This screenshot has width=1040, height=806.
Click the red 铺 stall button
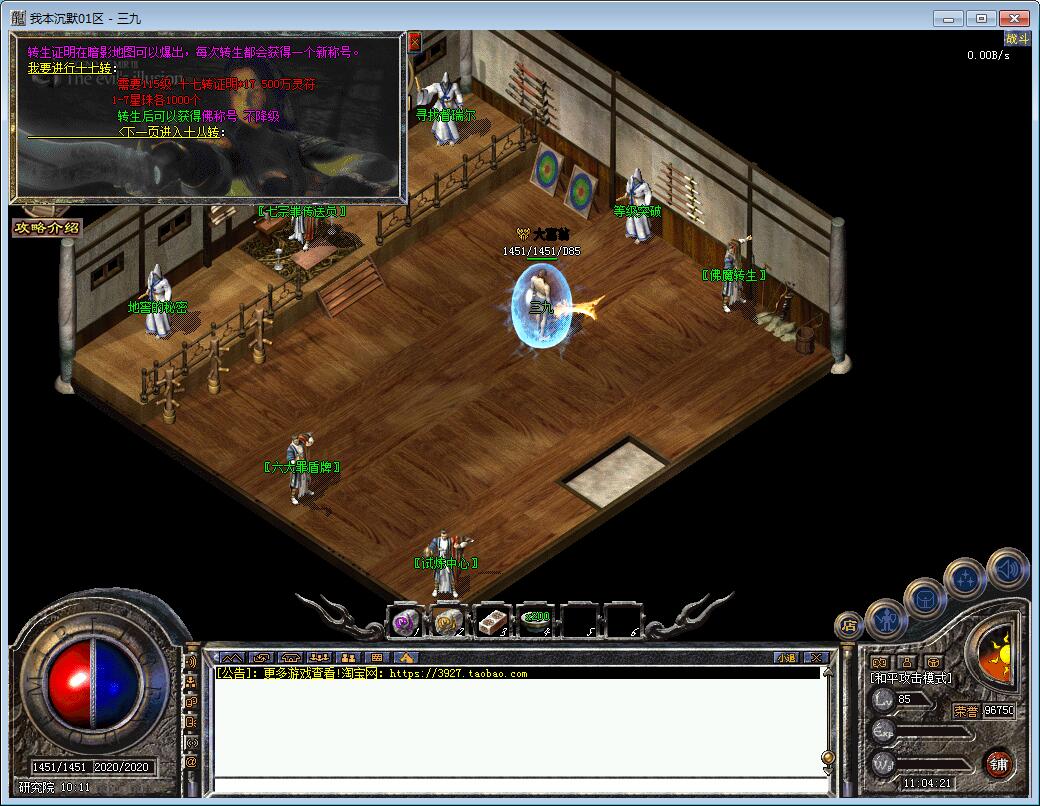coord(998,764)
